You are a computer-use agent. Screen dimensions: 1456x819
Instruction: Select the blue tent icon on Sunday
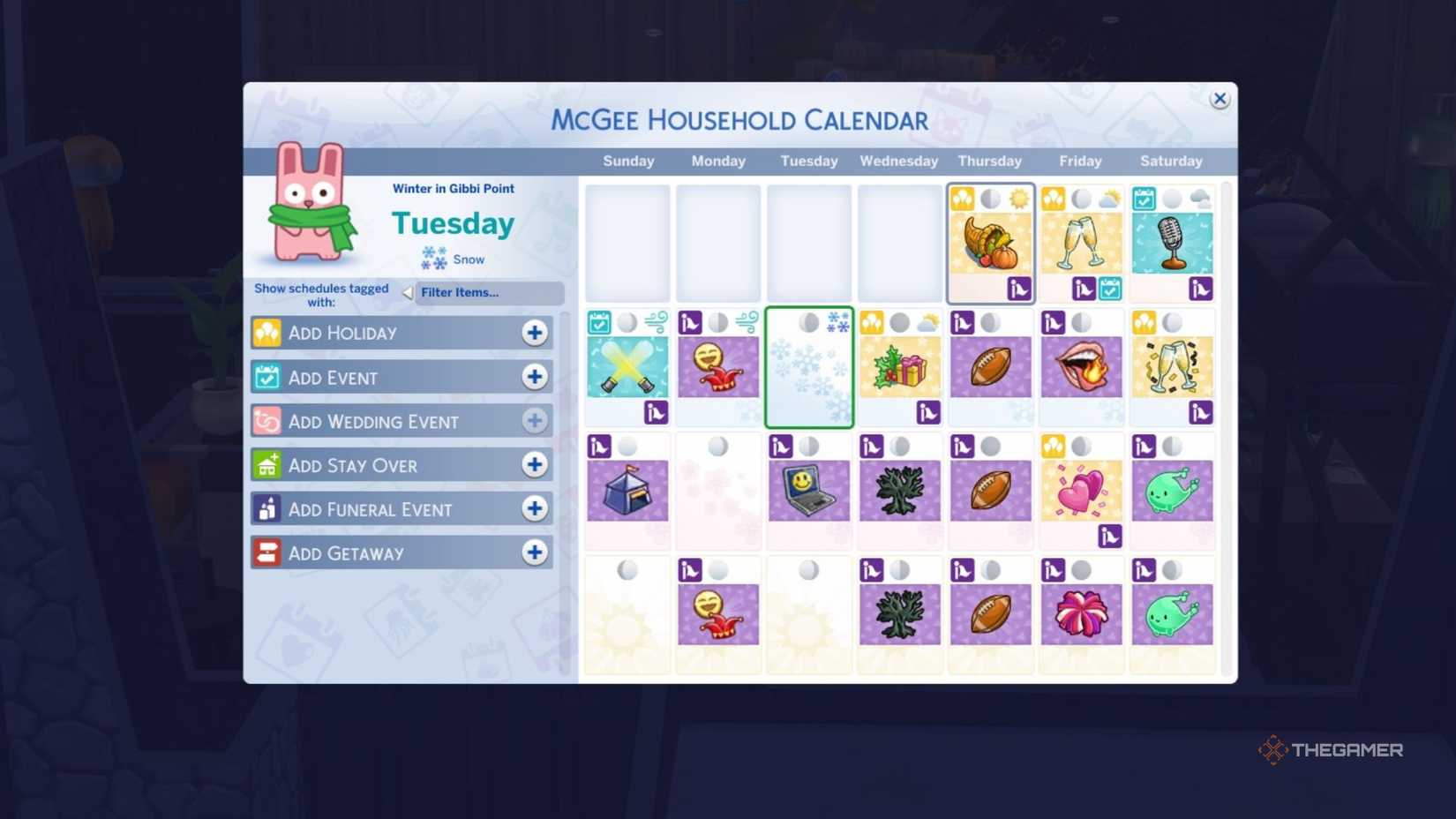pos(627,491)
